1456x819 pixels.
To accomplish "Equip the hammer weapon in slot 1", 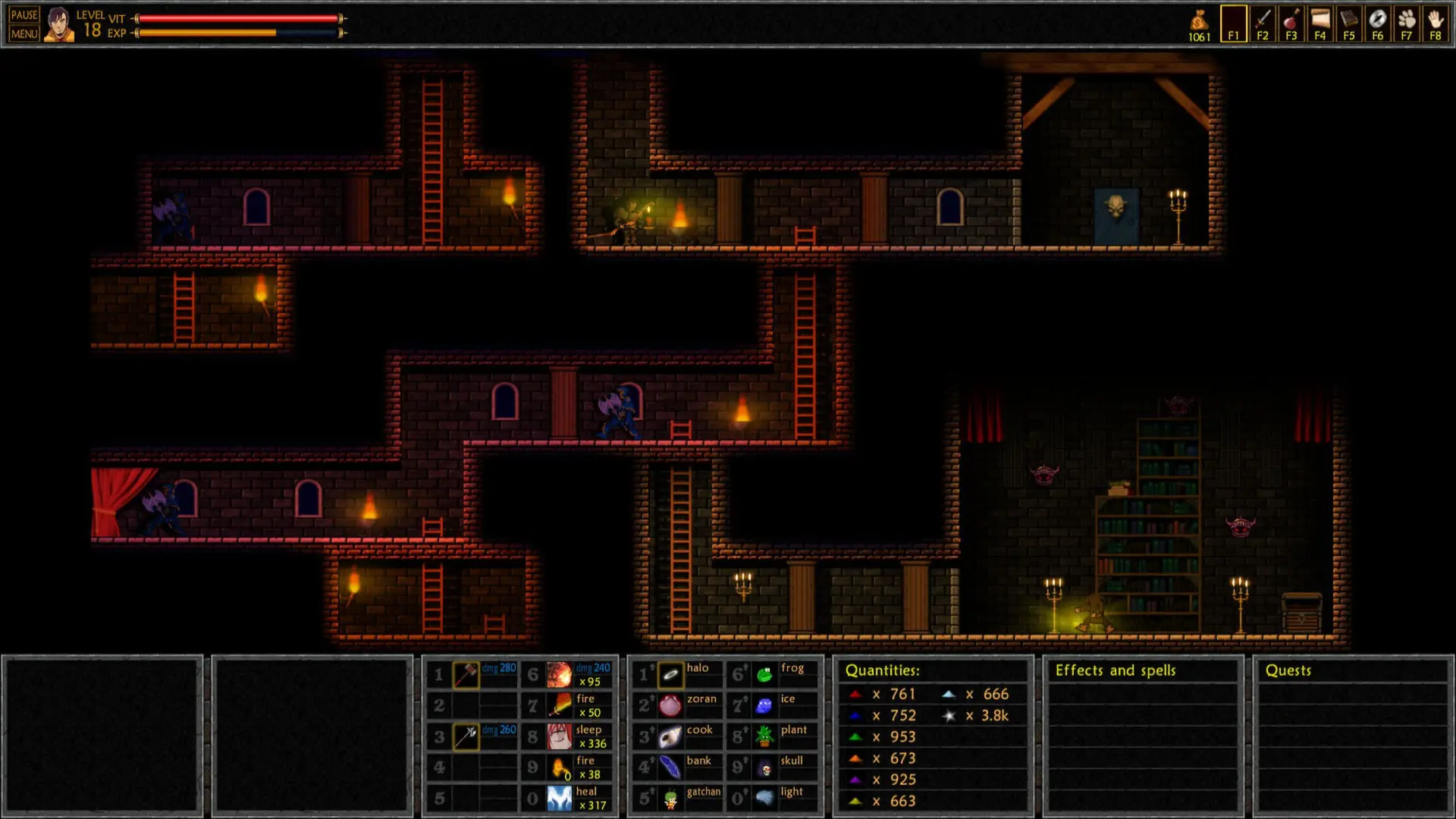I will pyautogui.click(x=466, y=674).
